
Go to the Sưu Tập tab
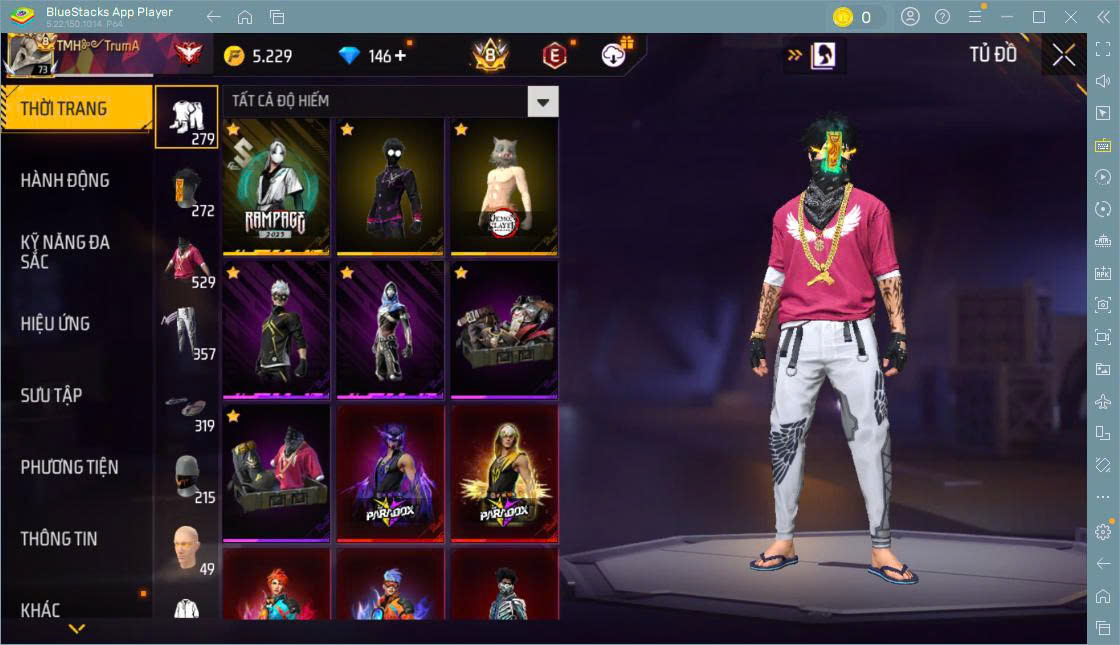click(51, 395)
